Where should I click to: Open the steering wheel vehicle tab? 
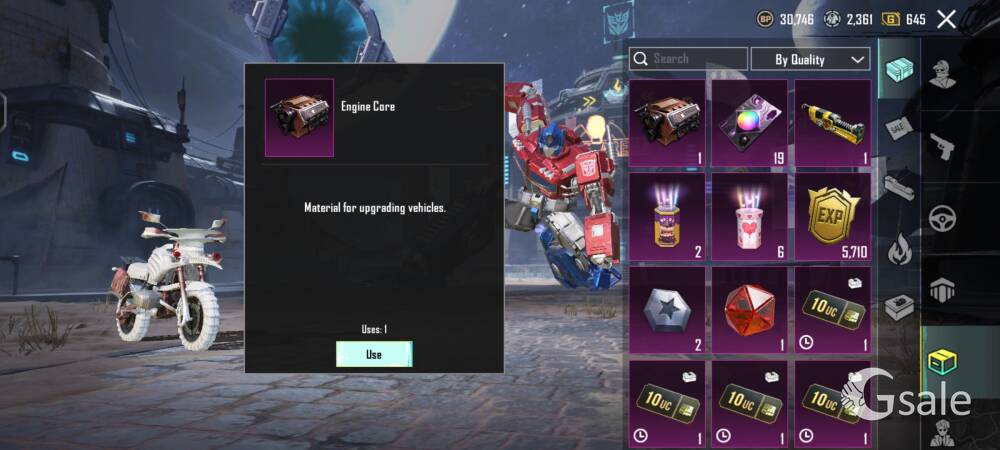942,219
